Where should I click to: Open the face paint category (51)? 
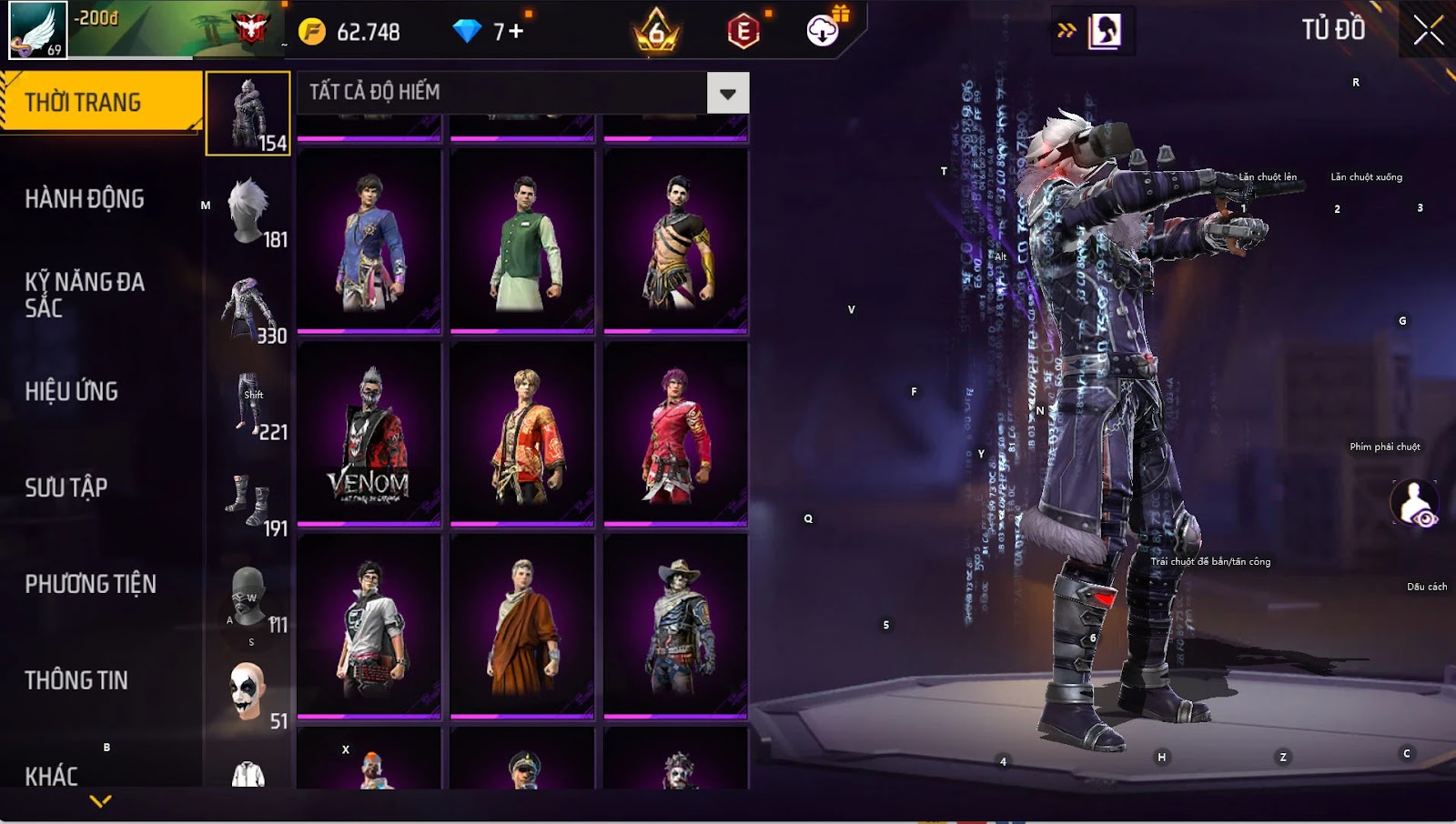coord(248,693)
